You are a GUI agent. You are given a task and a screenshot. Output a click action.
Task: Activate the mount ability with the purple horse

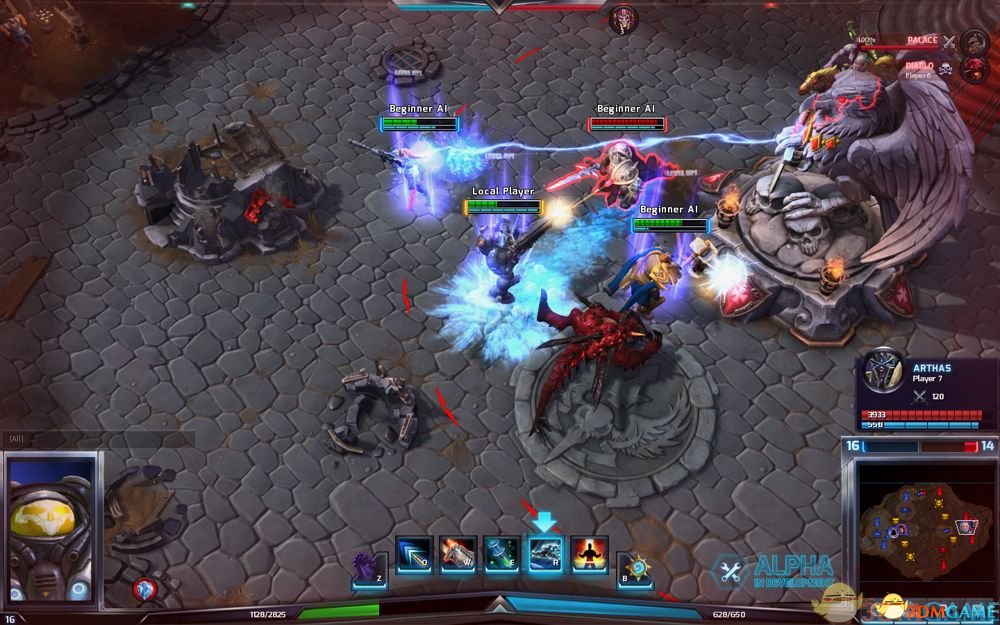point(369,569)
